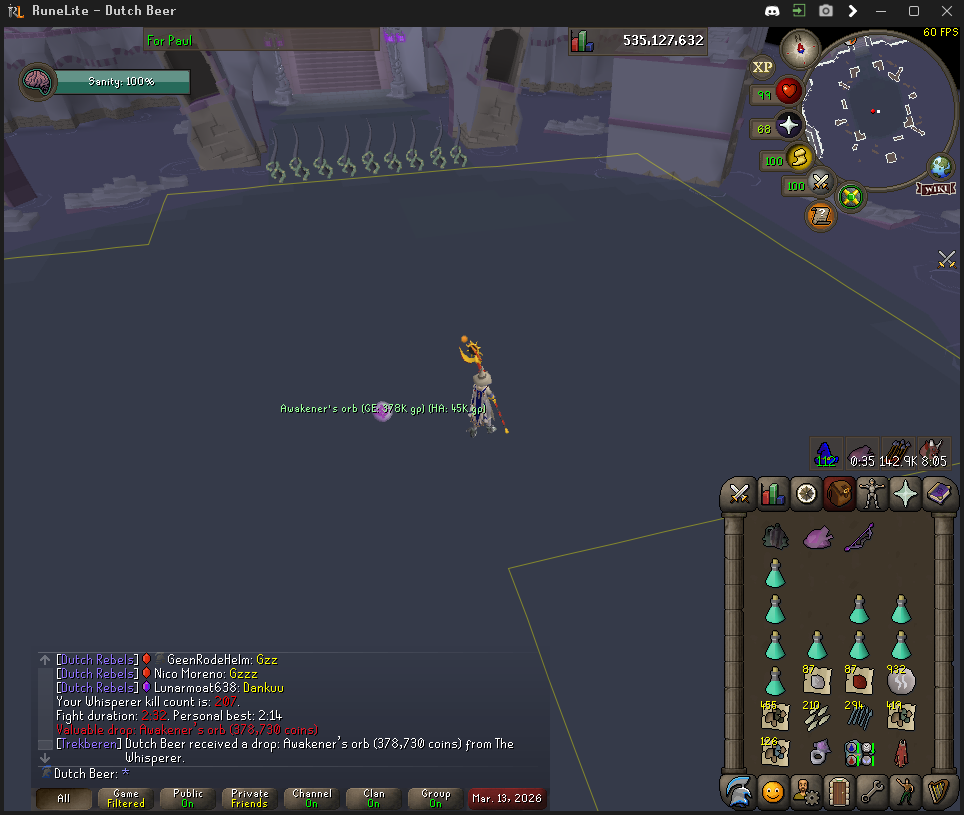Switch to the Skills tab
This screenshot has height=815, width=964.
point(773,494)
